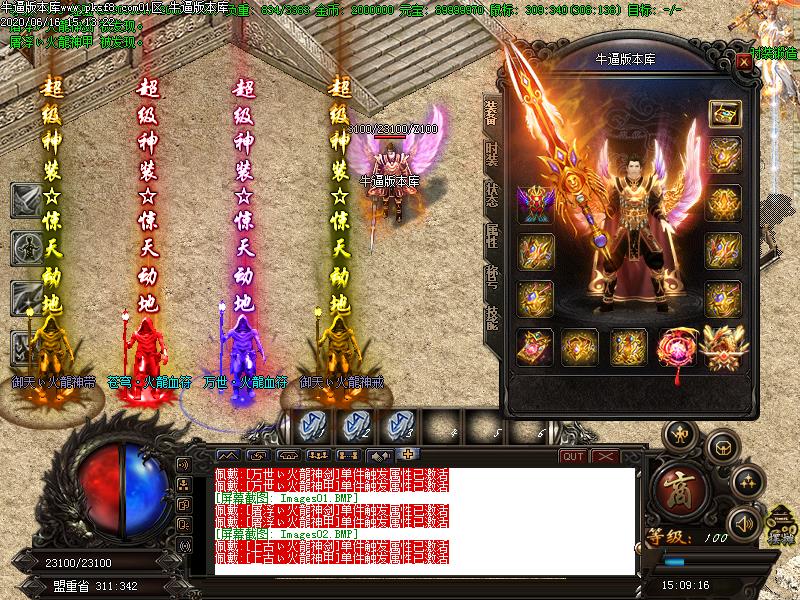Screen dimensions: 800x600
Task: Select the 技能 skills tab
Action: (492, 320)
